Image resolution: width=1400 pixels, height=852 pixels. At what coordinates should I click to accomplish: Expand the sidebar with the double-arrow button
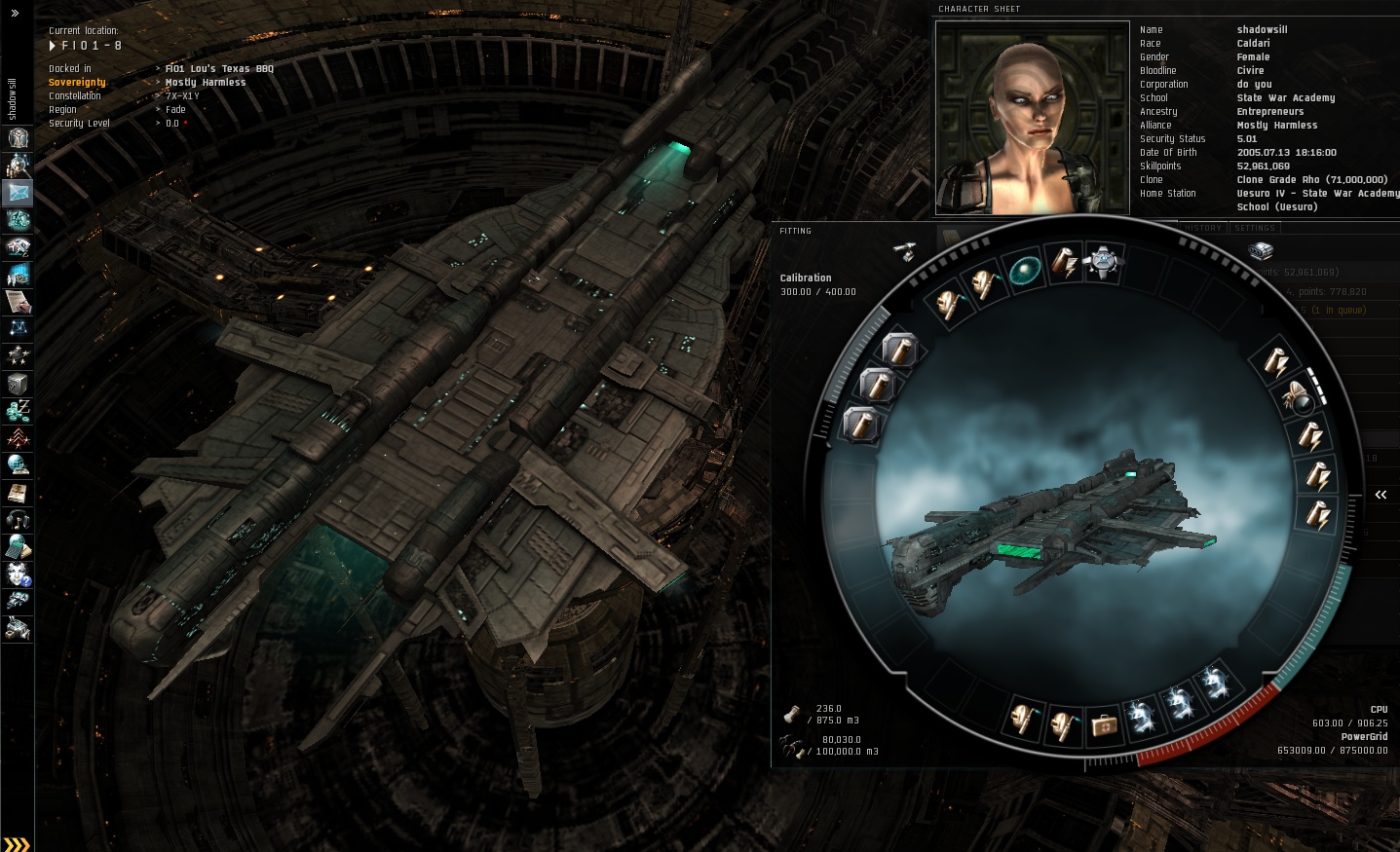pyautogui.click(x=15, y=14)
